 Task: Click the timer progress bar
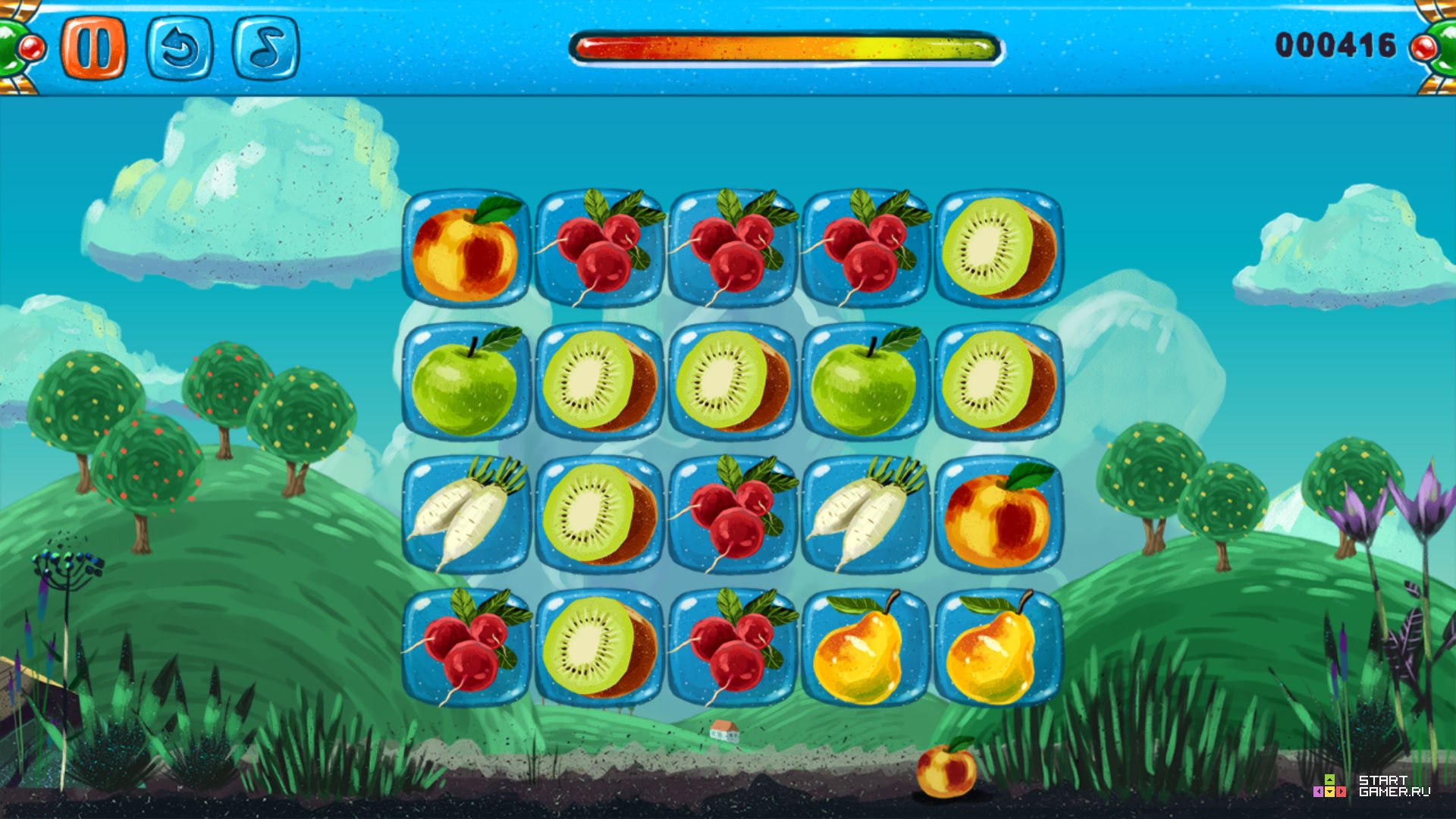pyautogui.click(x=785, y=45)
